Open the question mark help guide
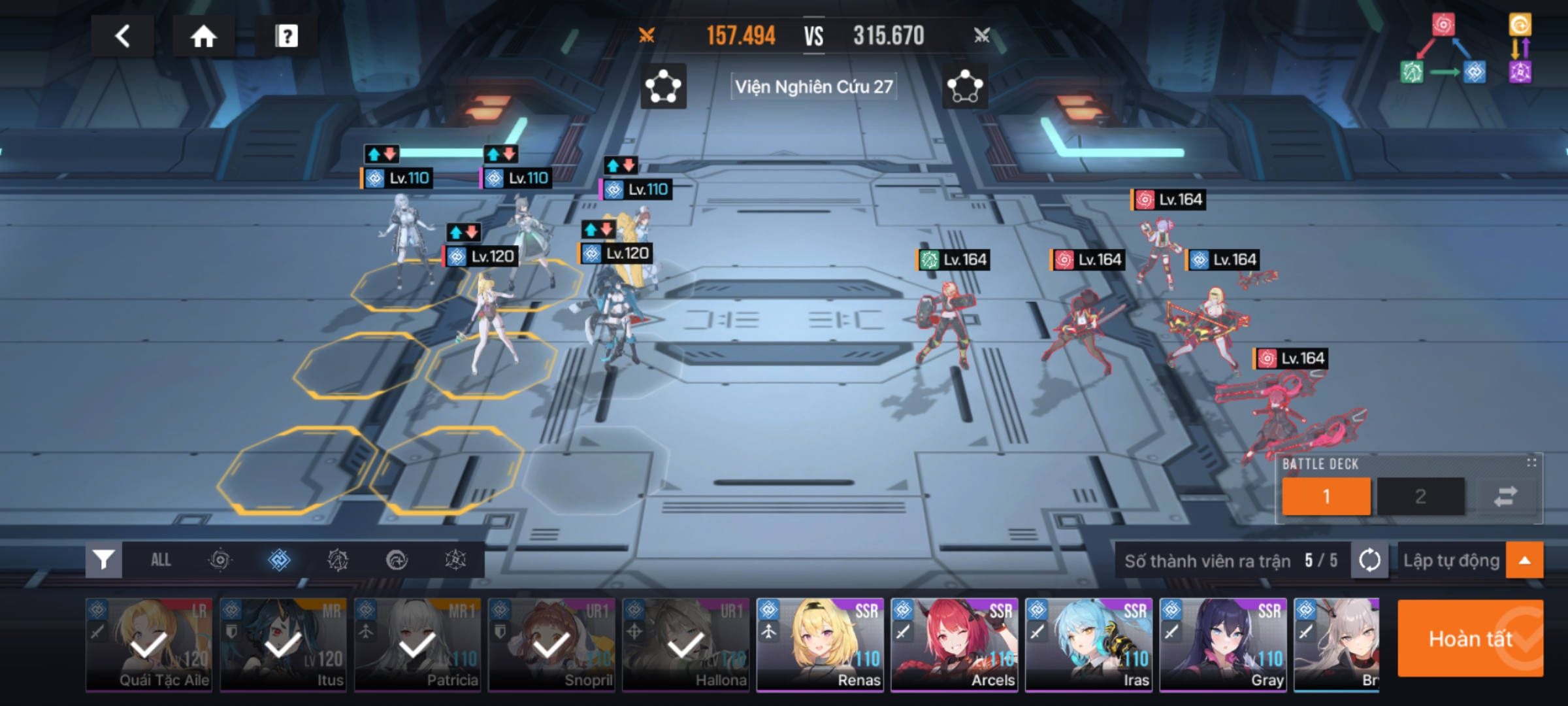This screenshot has height=706, width=1568. click(x=286, y=36)
